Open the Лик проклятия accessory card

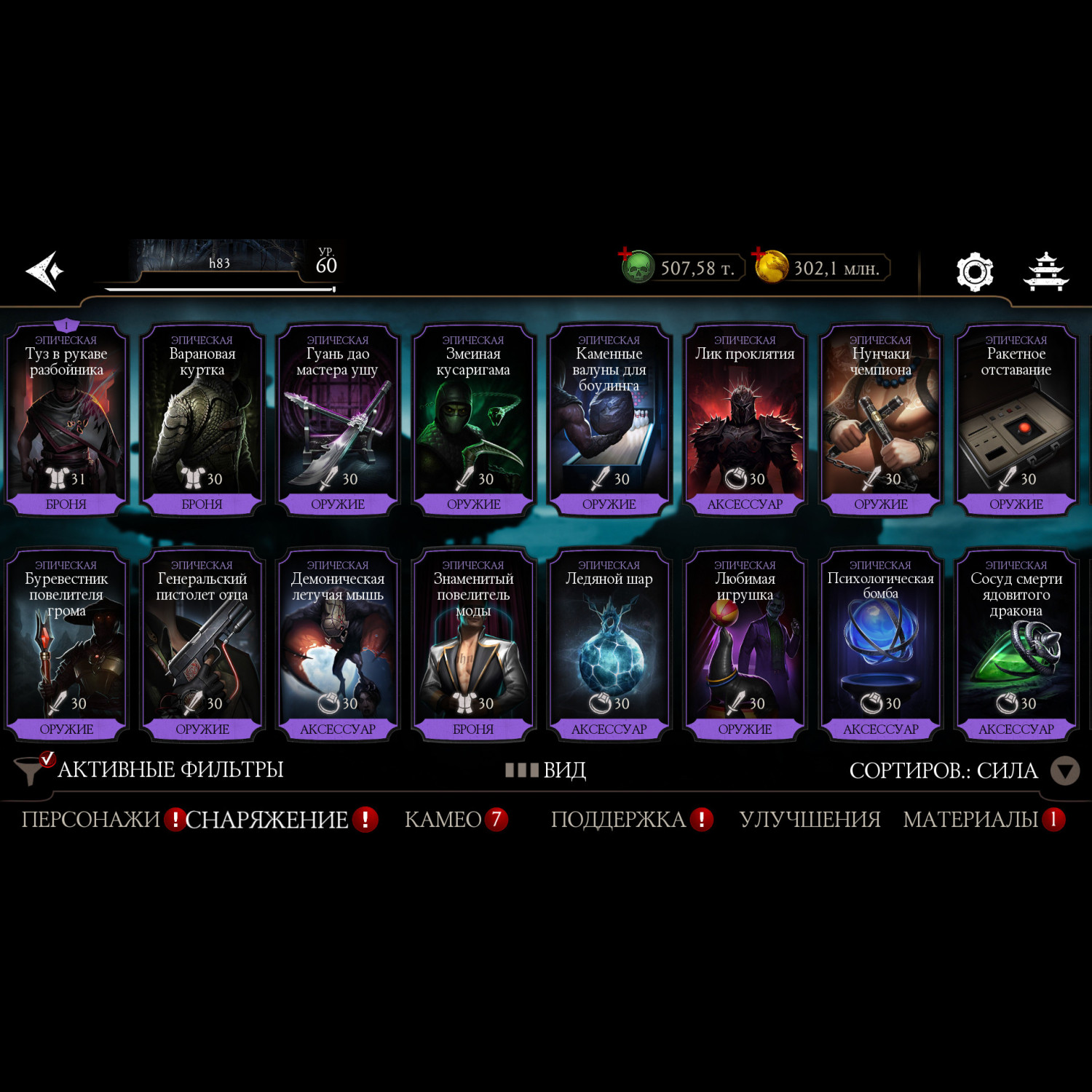pos(745,420)
